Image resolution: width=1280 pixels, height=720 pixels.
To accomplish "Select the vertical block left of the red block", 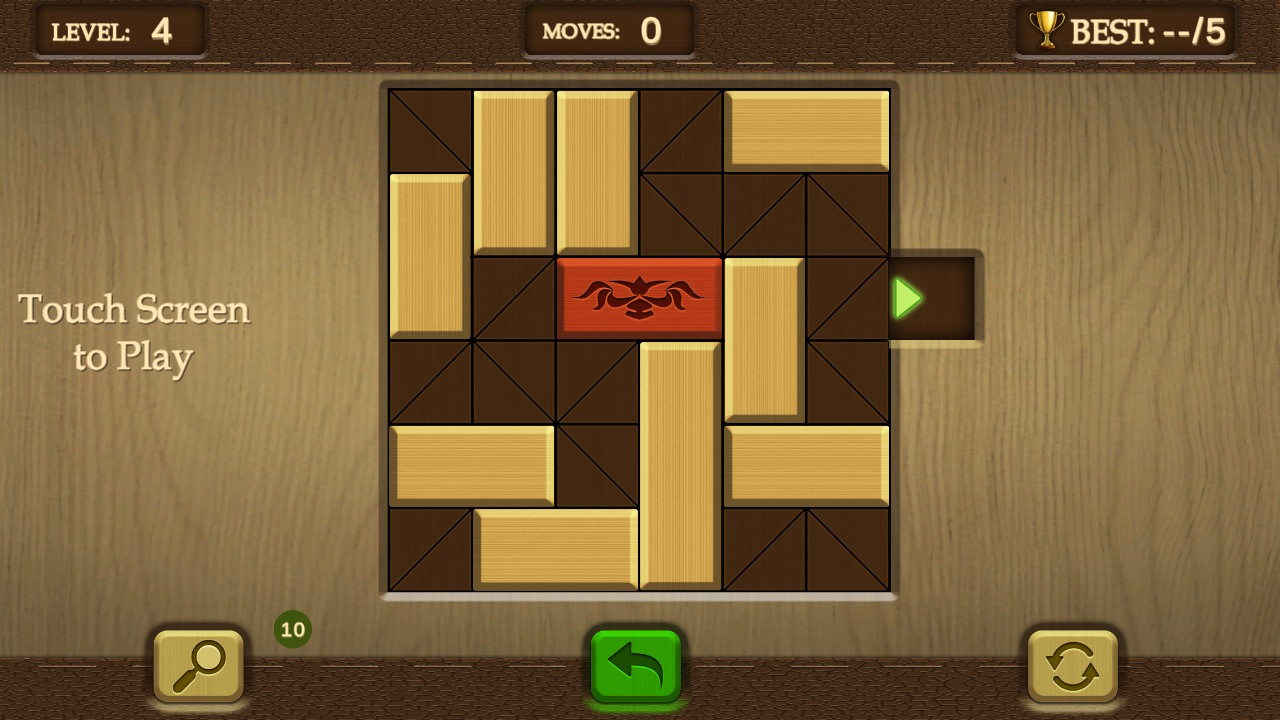I will [428, 255].
